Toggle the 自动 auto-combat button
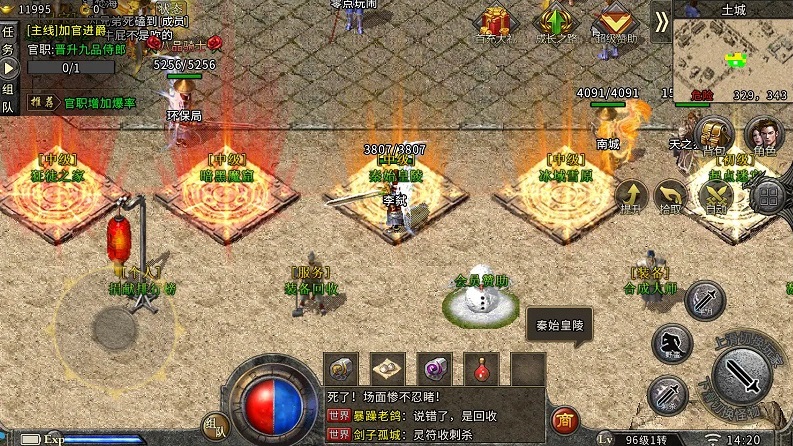Viewport: 793px width, 446px height. tap(716, 195)
